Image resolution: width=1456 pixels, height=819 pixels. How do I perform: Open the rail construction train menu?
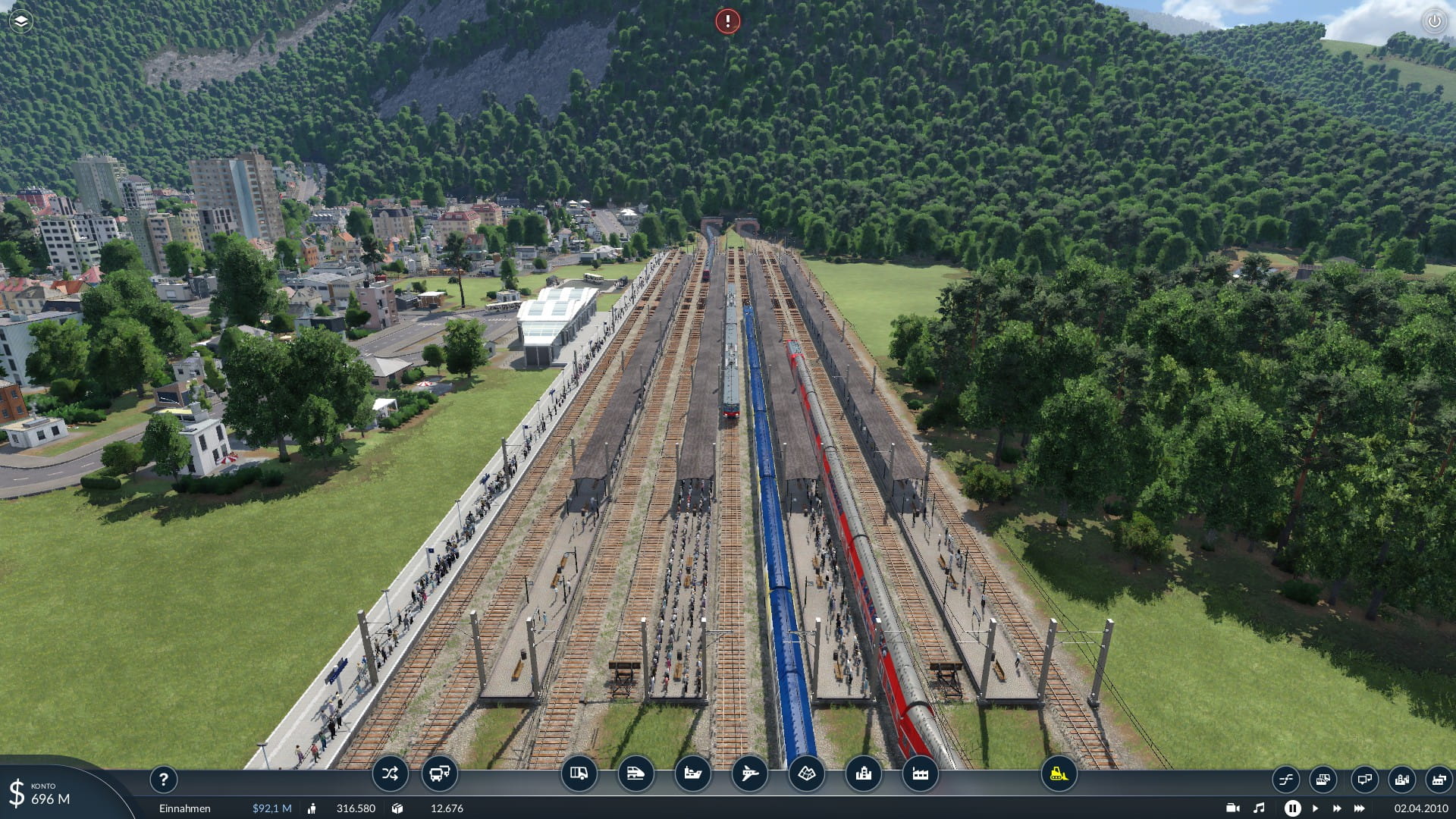point(635,774)
